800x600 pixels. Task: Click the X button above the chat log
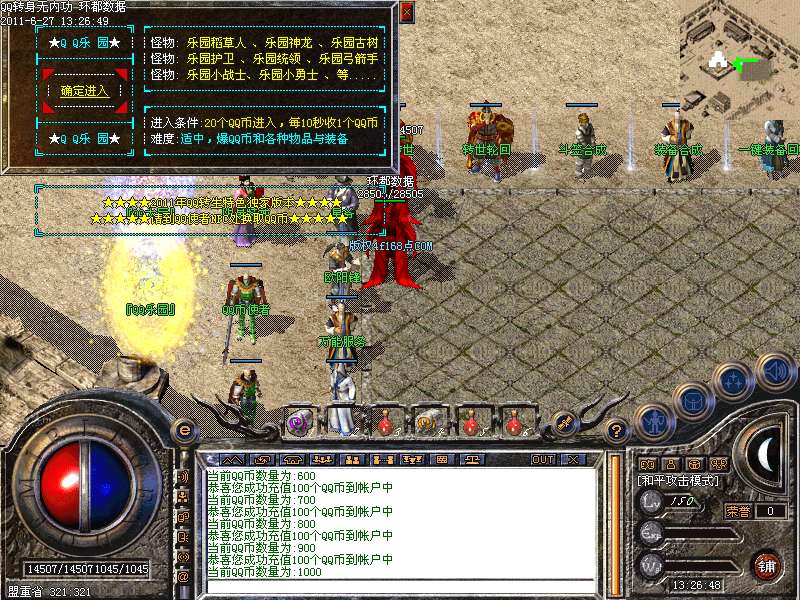pos(573,459)
